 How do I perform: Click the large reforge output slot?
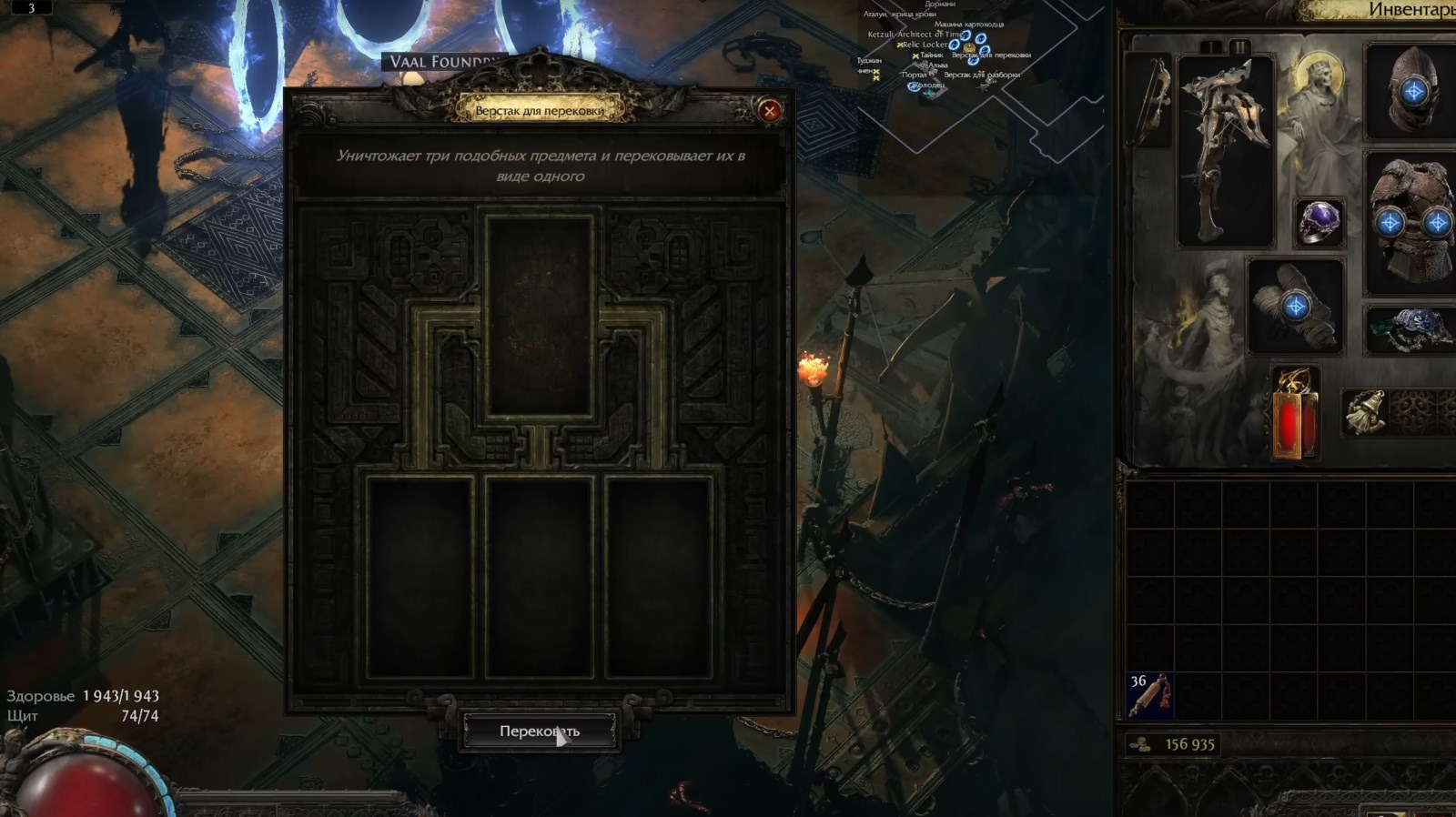[540, 312]
